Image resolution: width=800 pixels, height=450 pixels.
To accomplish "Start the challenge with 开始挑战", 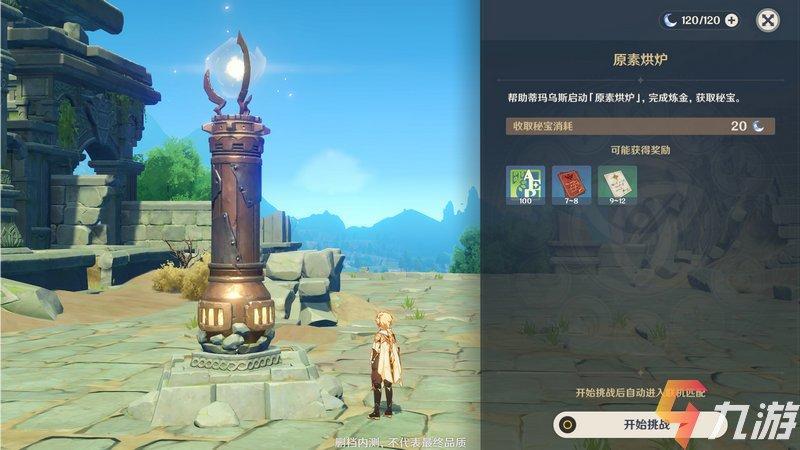I will pos(650,423).
